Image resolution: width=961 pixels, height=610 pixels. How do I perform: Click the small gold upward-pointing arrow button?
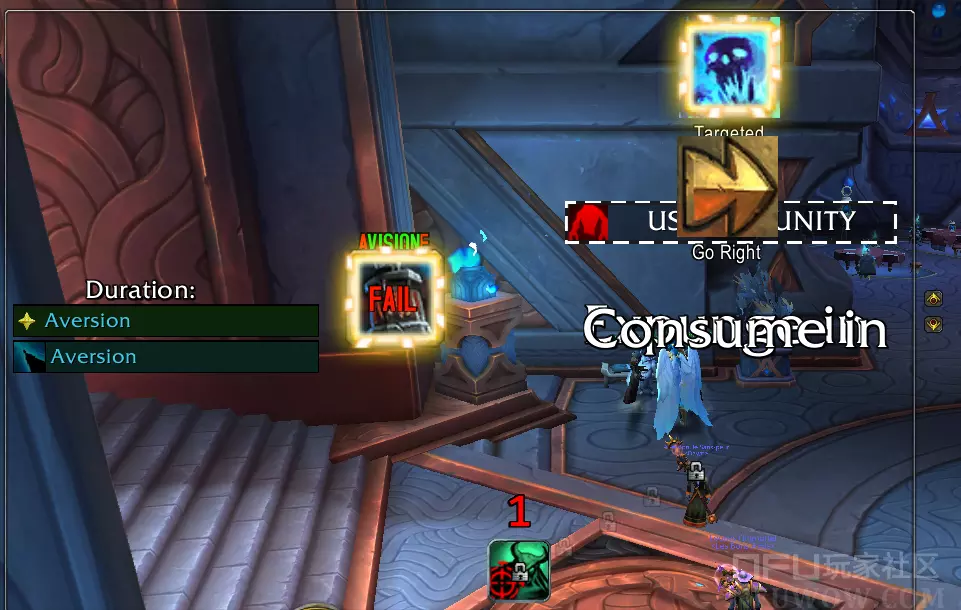pyautogui.click(x=933, y=298)
